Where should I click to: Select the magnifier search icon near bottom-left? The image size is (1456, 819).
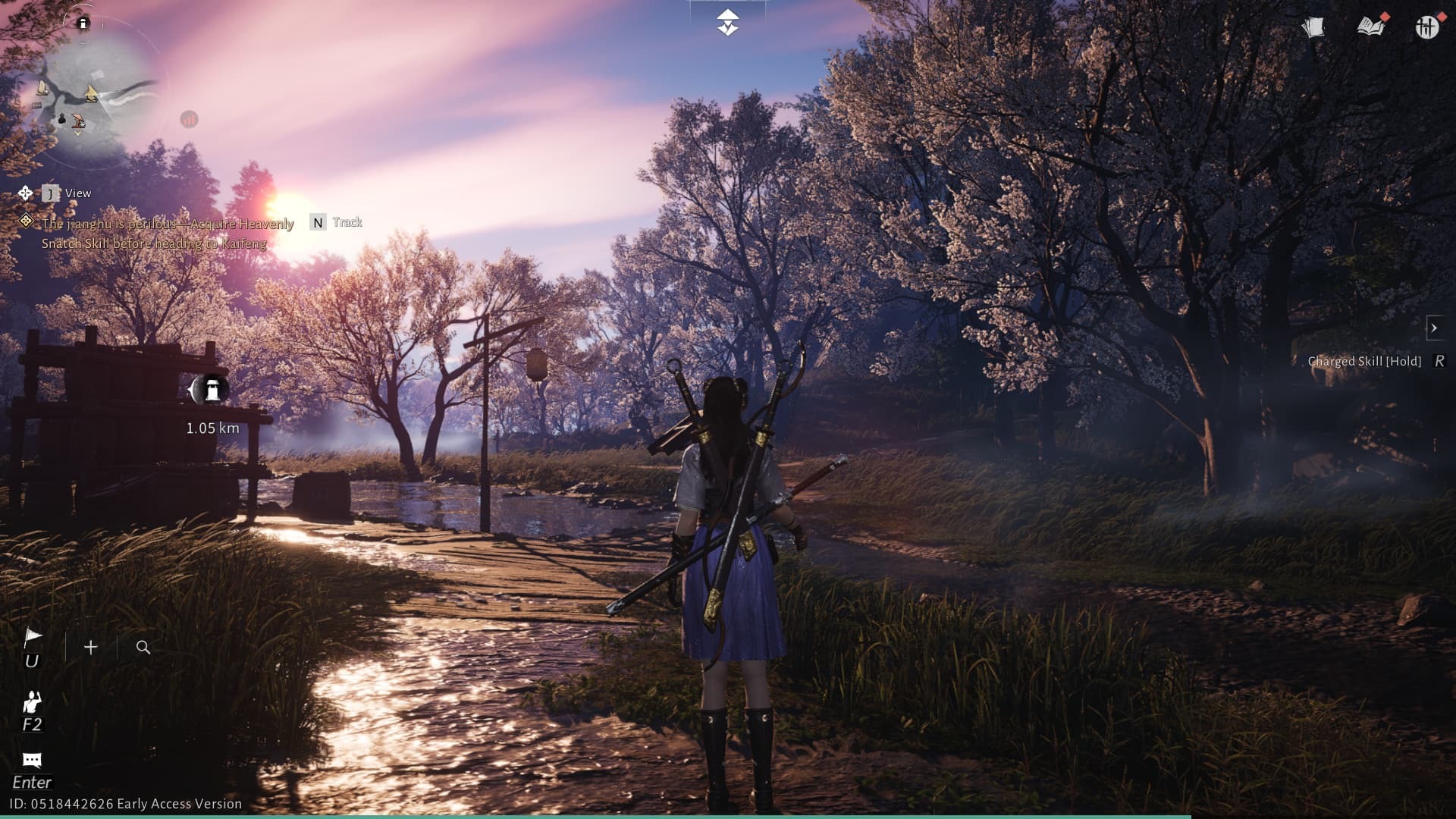143,647
